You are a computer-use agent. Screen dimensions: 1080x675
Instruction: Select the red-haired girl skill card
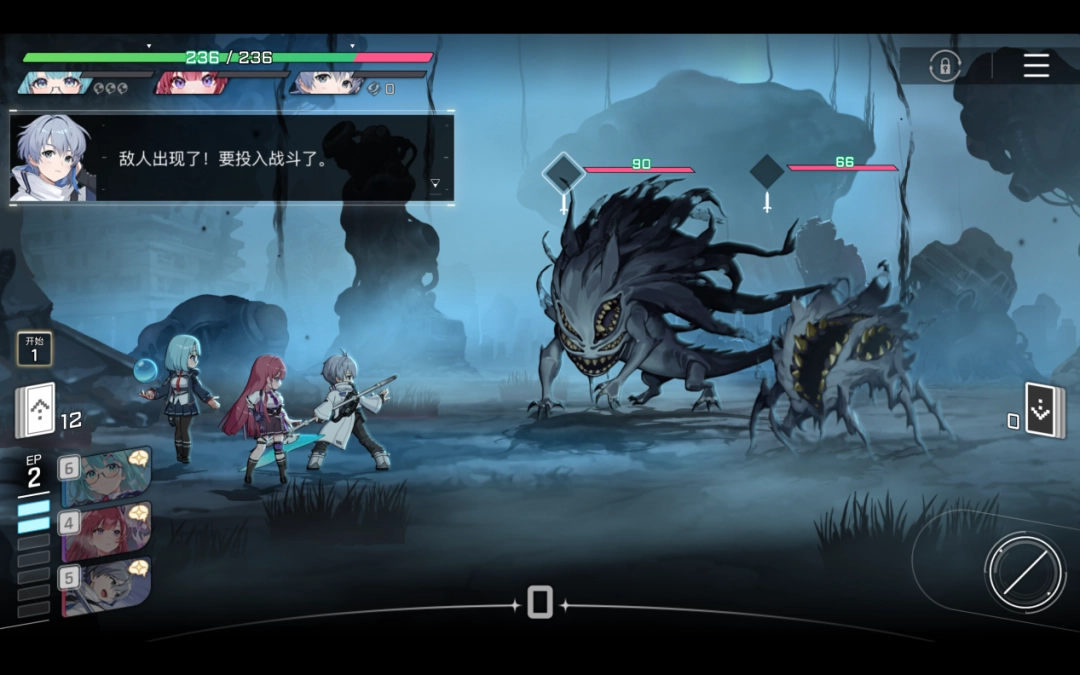[x=106, y=532]
